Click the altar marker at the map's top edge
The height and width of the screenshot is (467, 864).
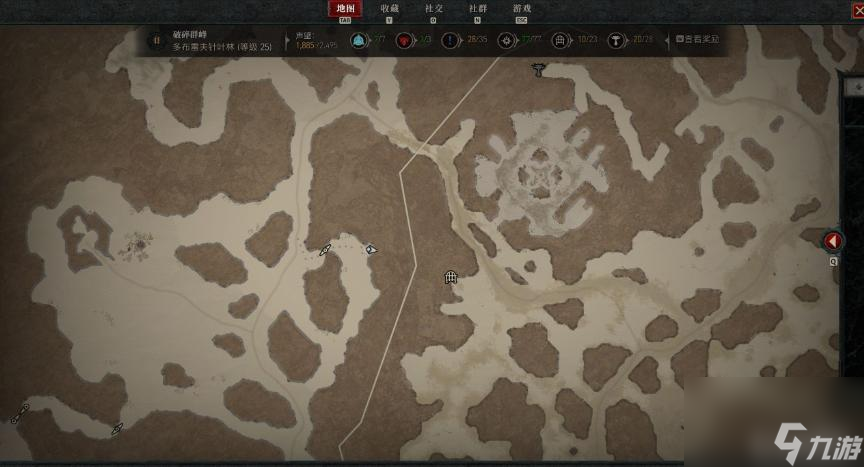540,69
